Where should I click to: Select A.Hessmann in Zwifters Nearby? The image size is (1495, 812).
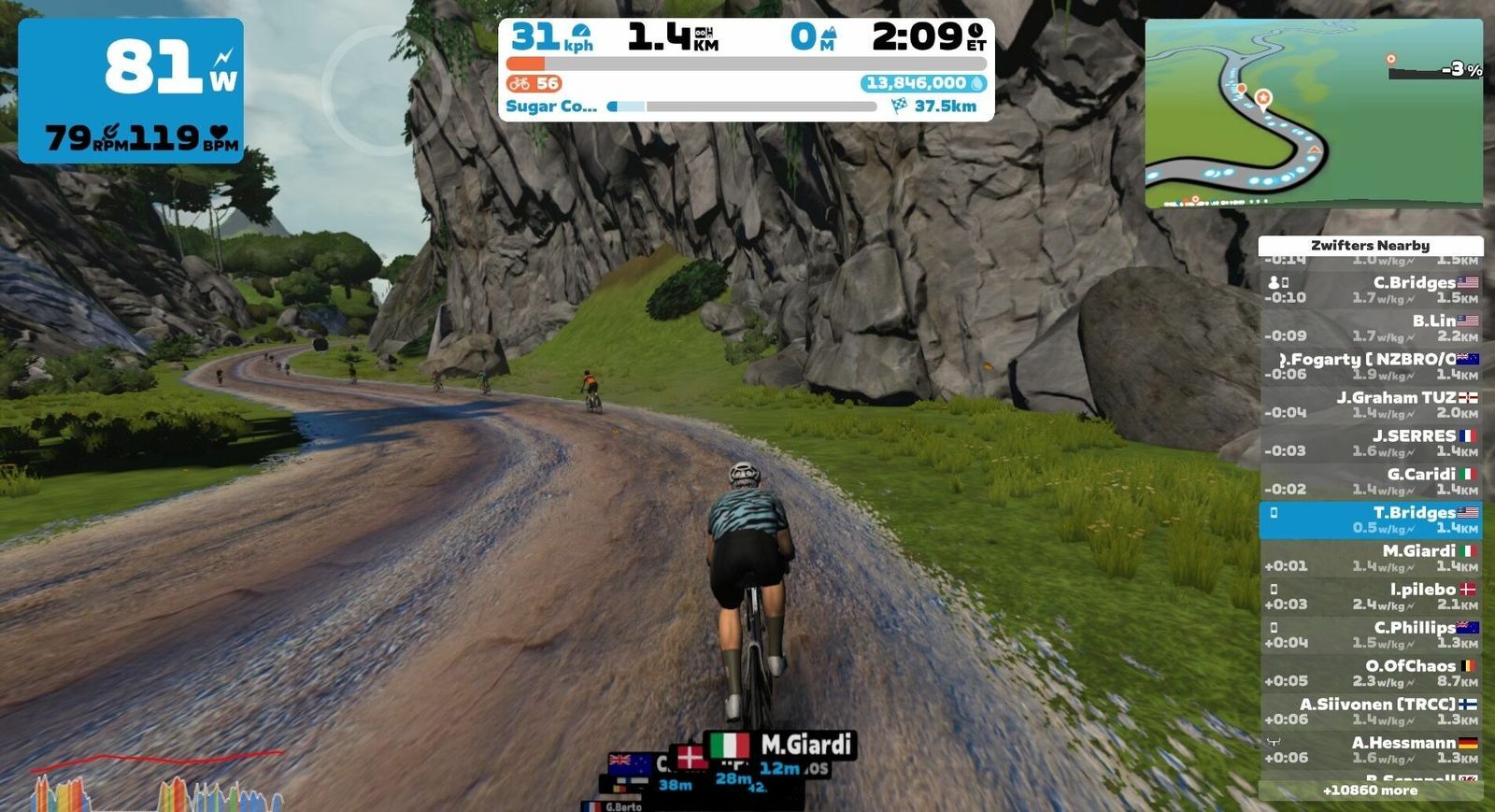click(1371, 749)
